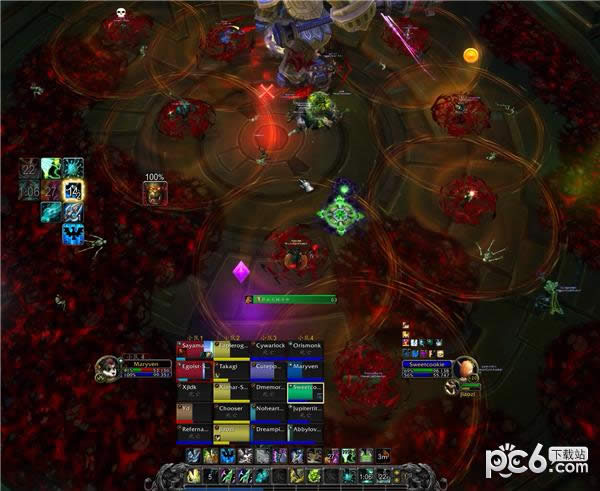Select the tracker icon showing 22
Image resolution: width=600 pixels, height=491 pixels.
click(x=31, y=169)
